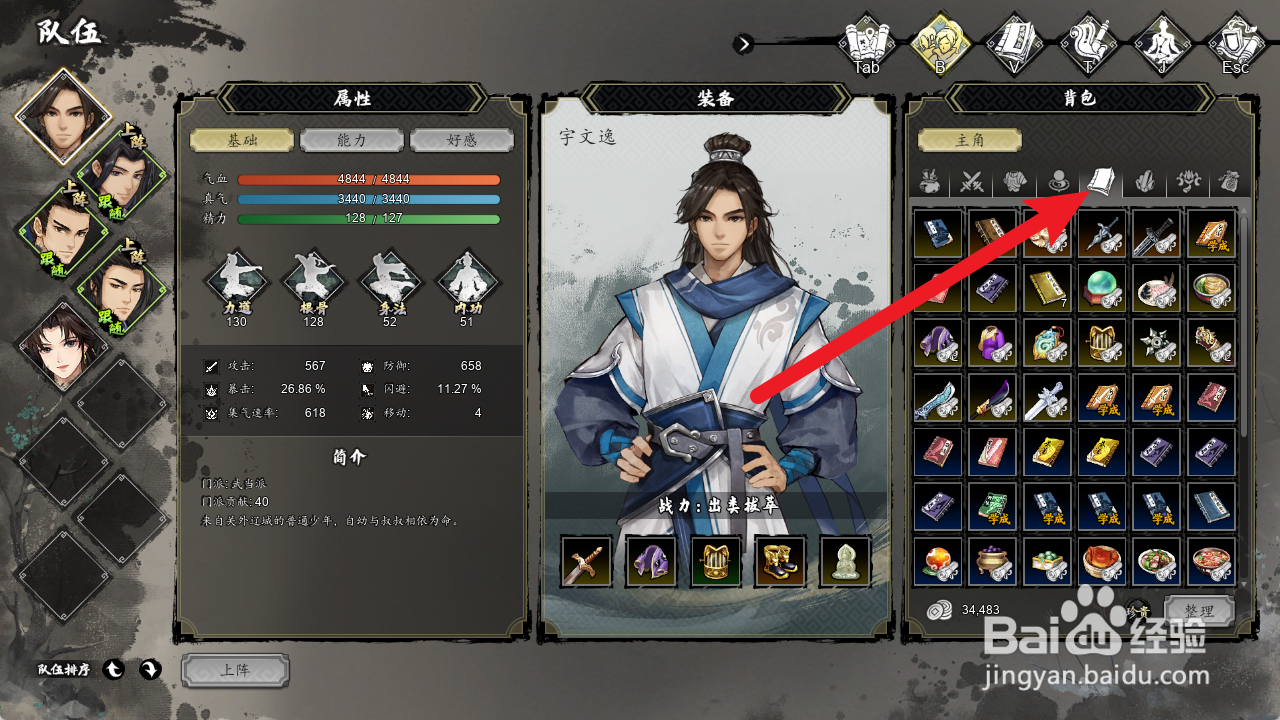Screen dimensions: 1280x720
Task: Open the weapons category in the backpack
Action: (x=973, y=181)
